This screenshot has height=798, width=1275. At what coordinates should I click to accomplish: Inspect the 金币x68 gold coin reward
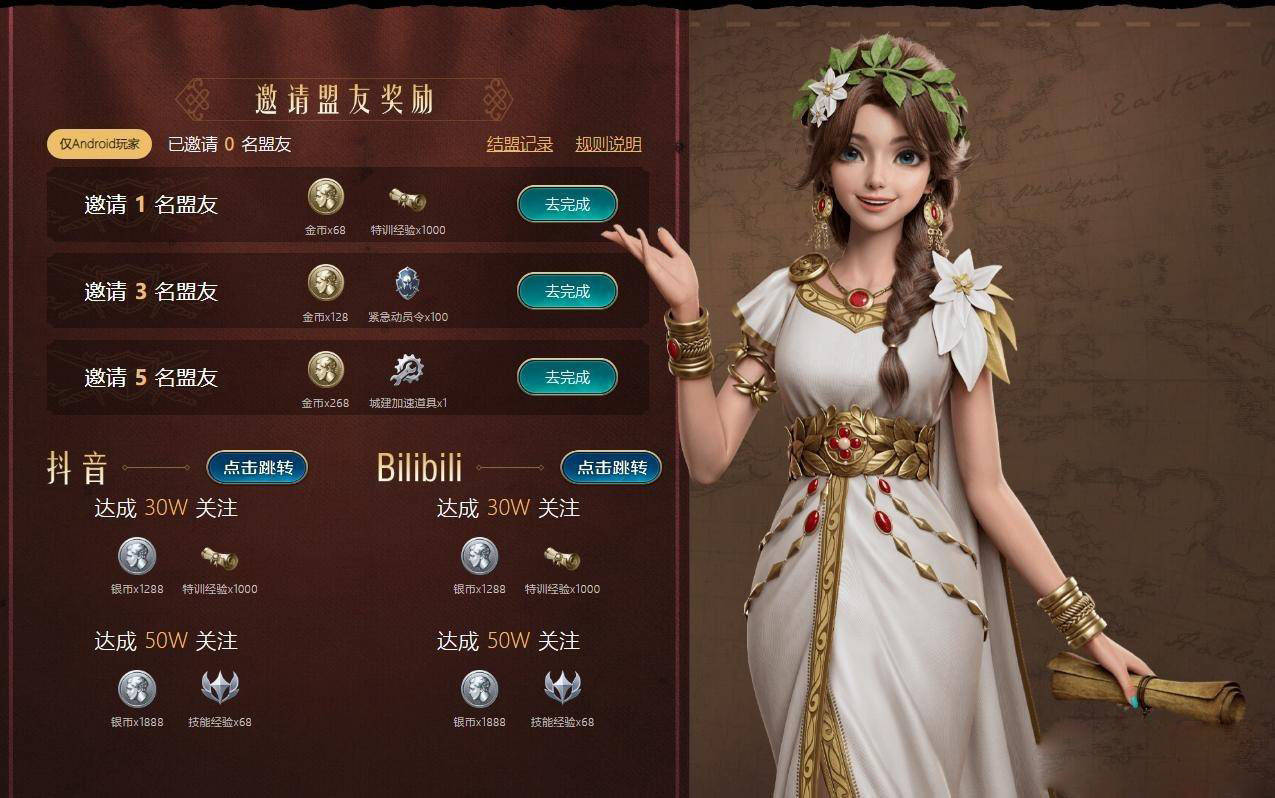[x=325, y=197]
